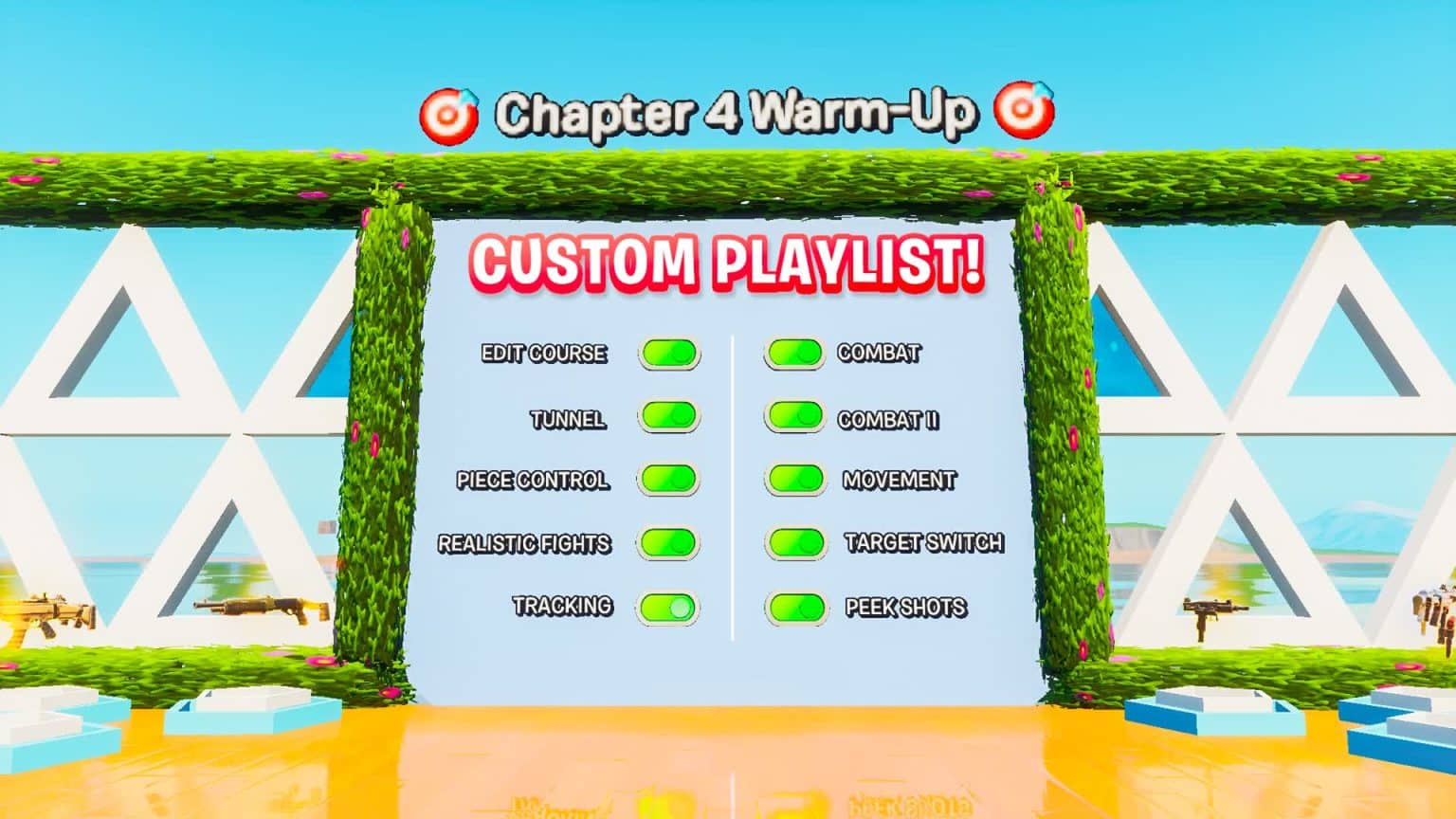Toggle the Target Switch option
The width and height of the screenshot is (1456, 819).
coord(797,544)
